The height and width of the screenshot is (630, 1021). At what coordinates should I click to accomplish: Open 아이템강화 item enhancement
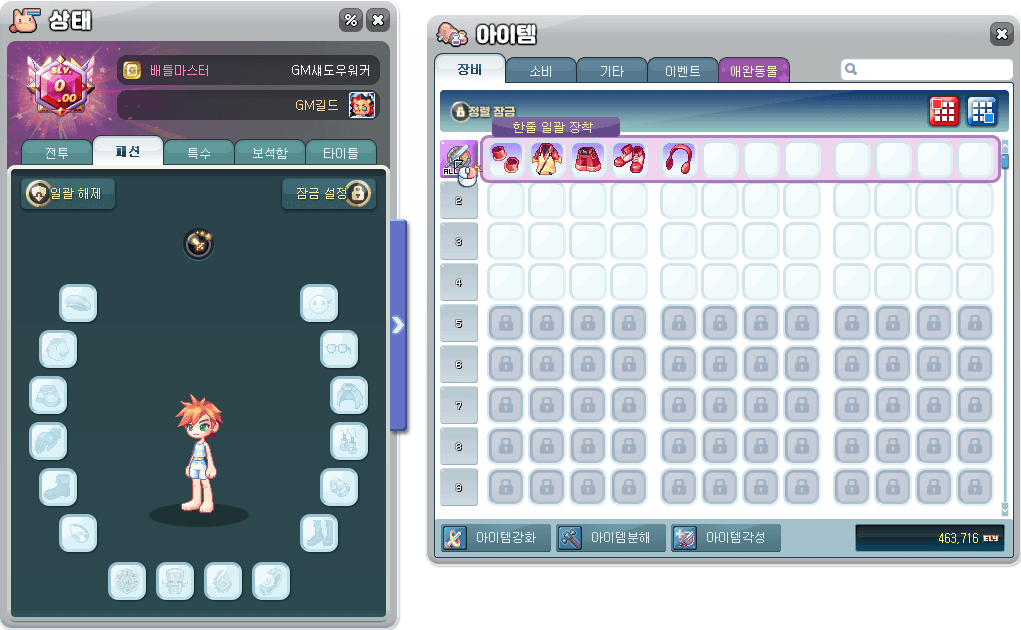(x=494, y=538)
